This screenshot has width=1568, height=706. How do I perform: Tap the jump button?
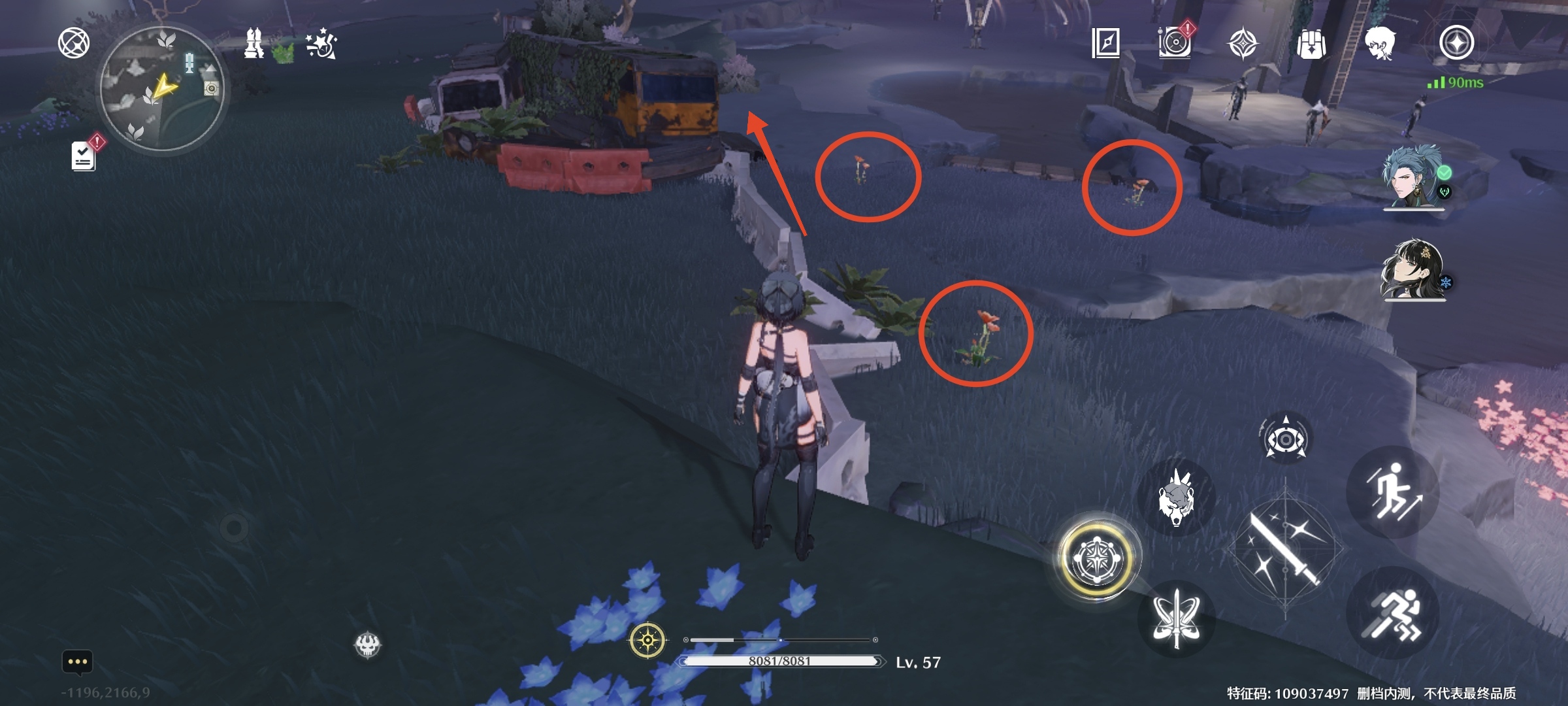point(1393,492)
